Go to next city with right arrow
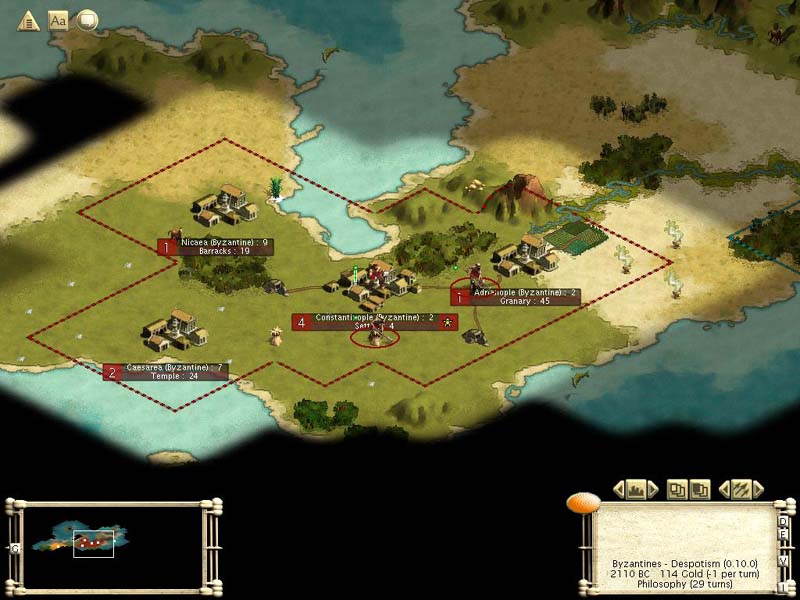Image resolution: width=800 pixels, height=600 pixels. [x=654, y=489]
